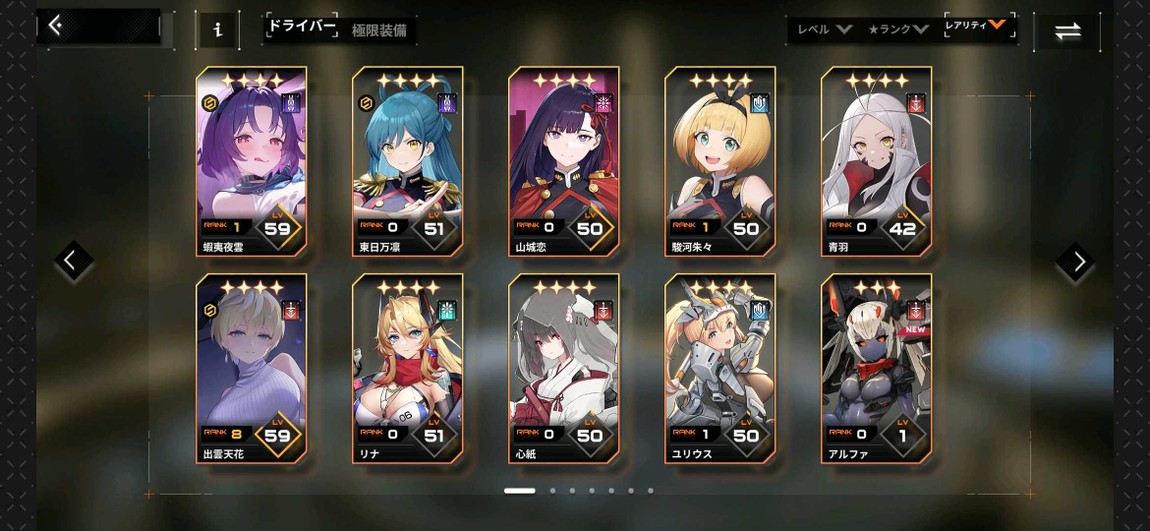1150x531 pixels.
Task: Open the 青羽 driver card
Action: click(876, 160)
